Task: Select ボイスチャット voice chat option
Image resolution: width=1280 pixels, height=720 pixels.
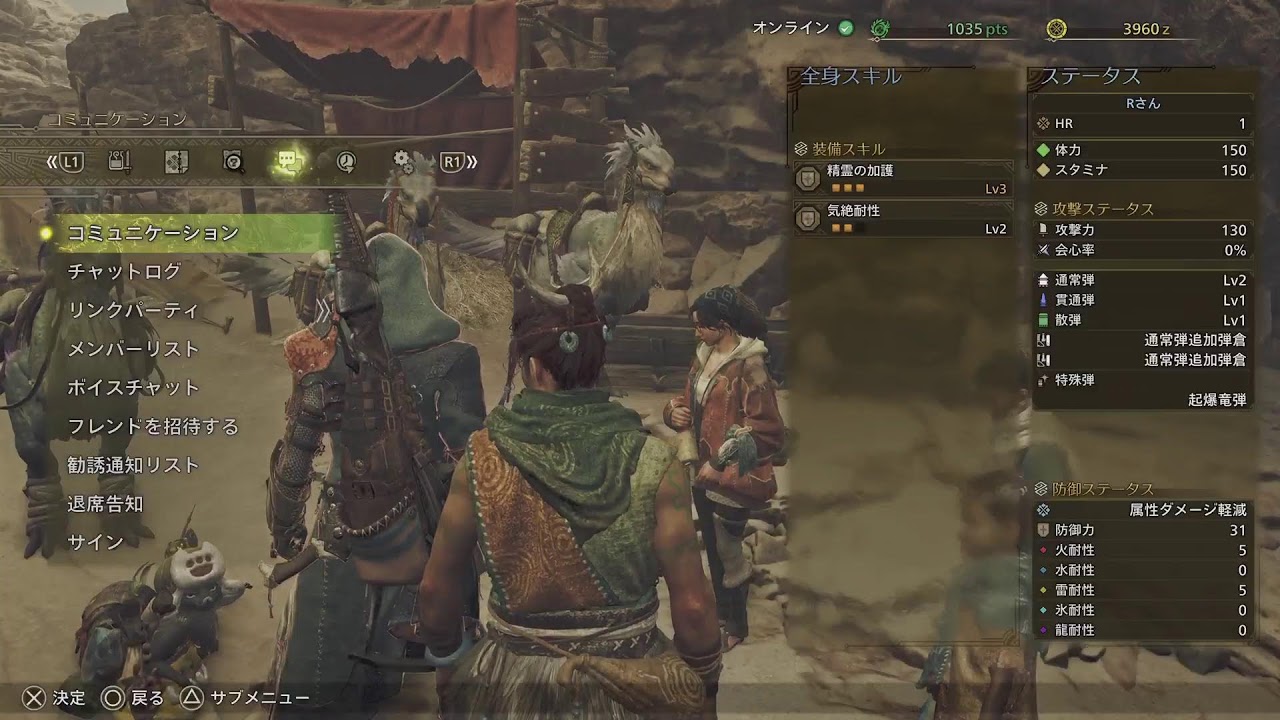Action: pyautogui.click(x=133, y=388)
